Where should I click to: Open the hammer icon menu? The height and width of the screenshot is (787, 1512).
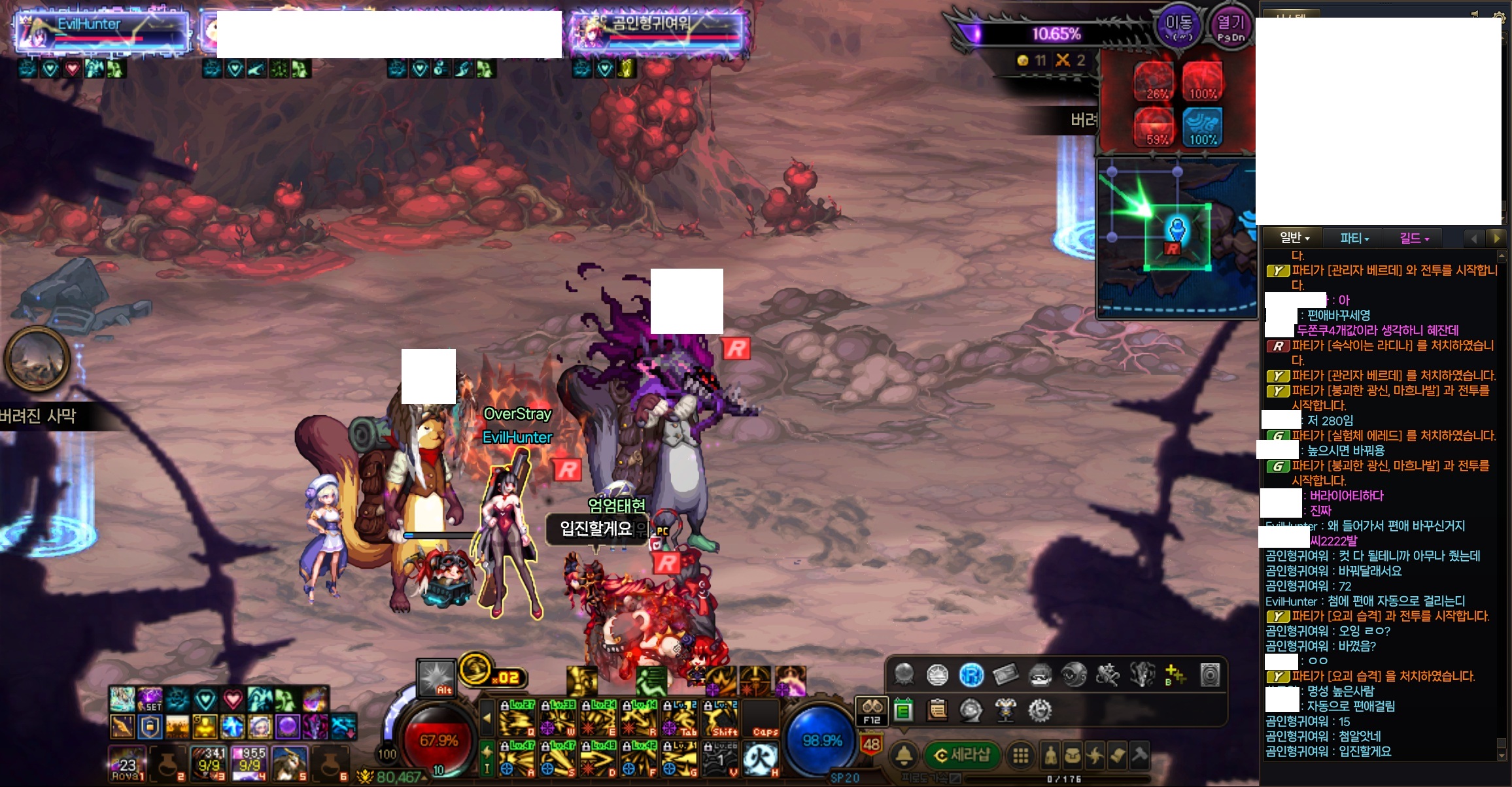1139,756
